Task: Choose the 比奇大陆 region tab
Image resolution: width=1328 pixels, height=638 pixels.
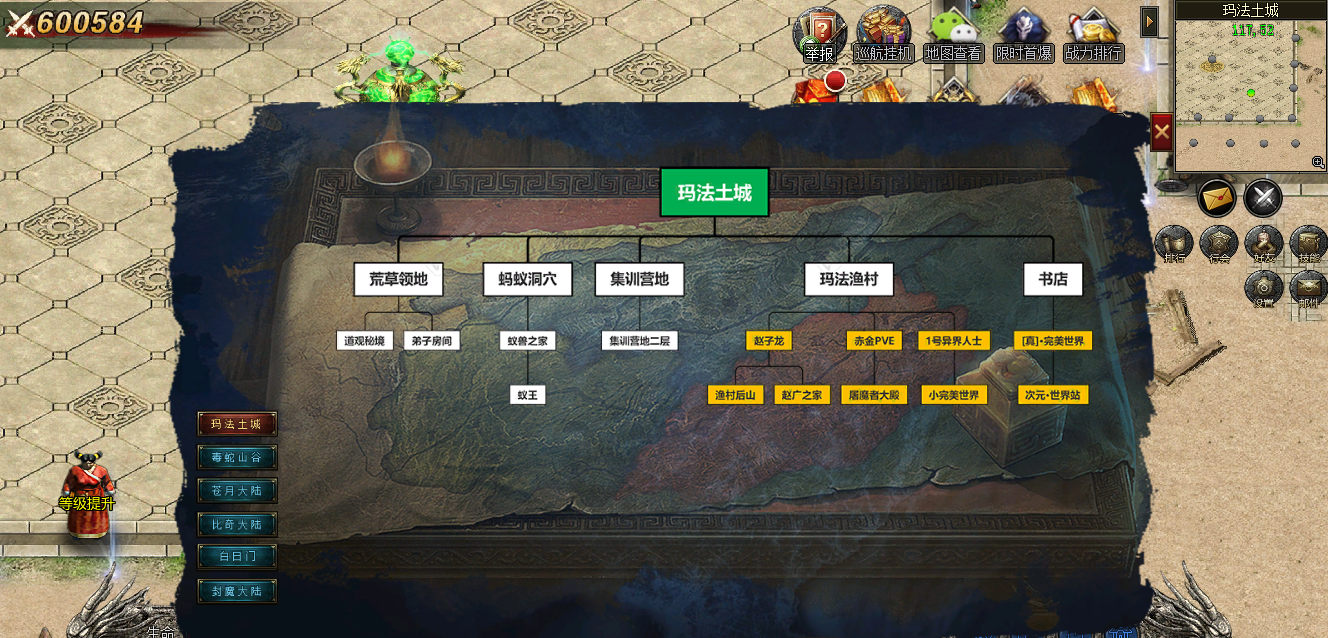Action: (x=236, y=524)
